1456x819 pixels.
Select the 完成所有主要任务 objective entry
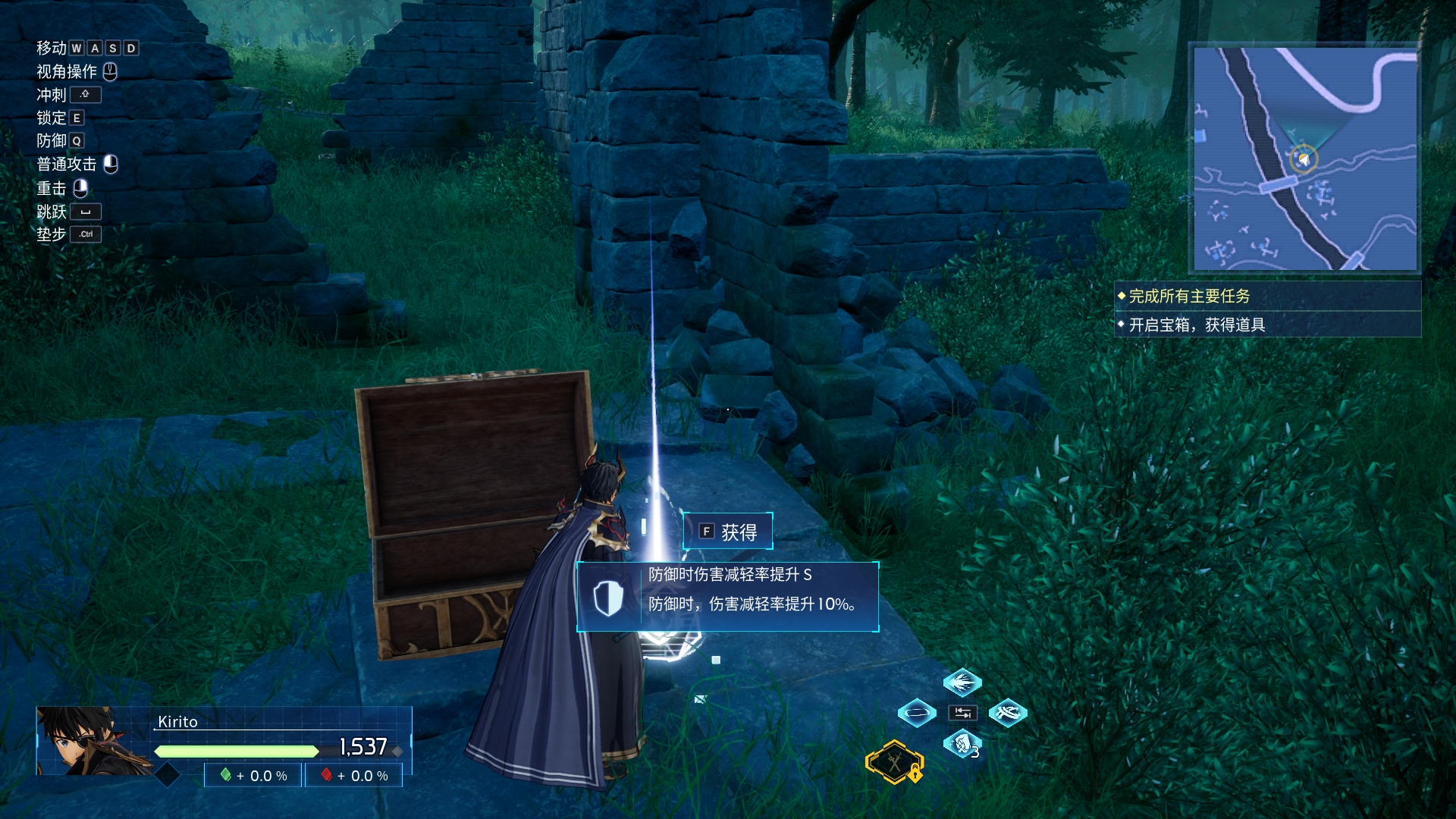(x=1266, y=297)
